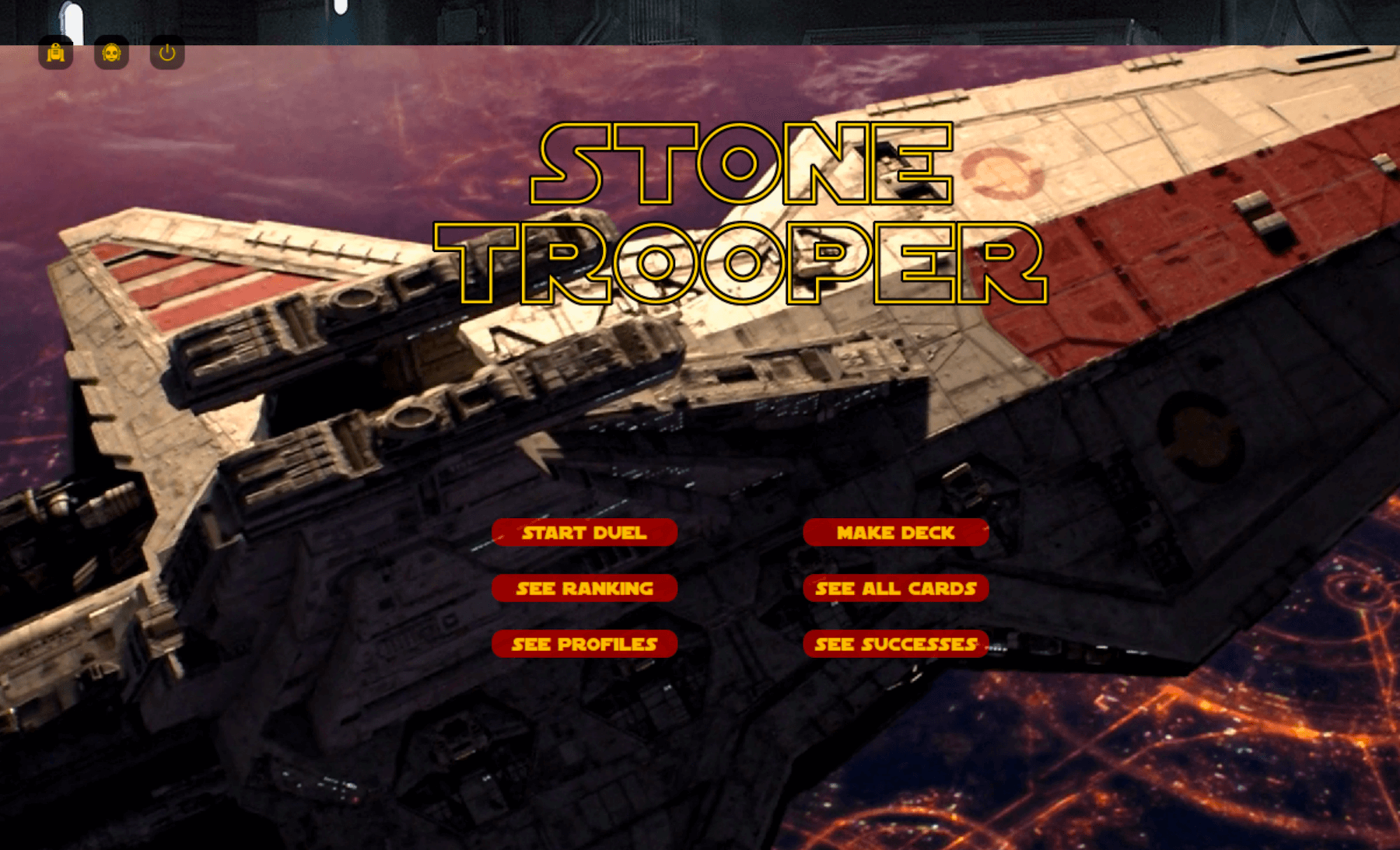Open the Make Deck screen
This screenshot has width=1400, height=850.
tap(895, 533)
